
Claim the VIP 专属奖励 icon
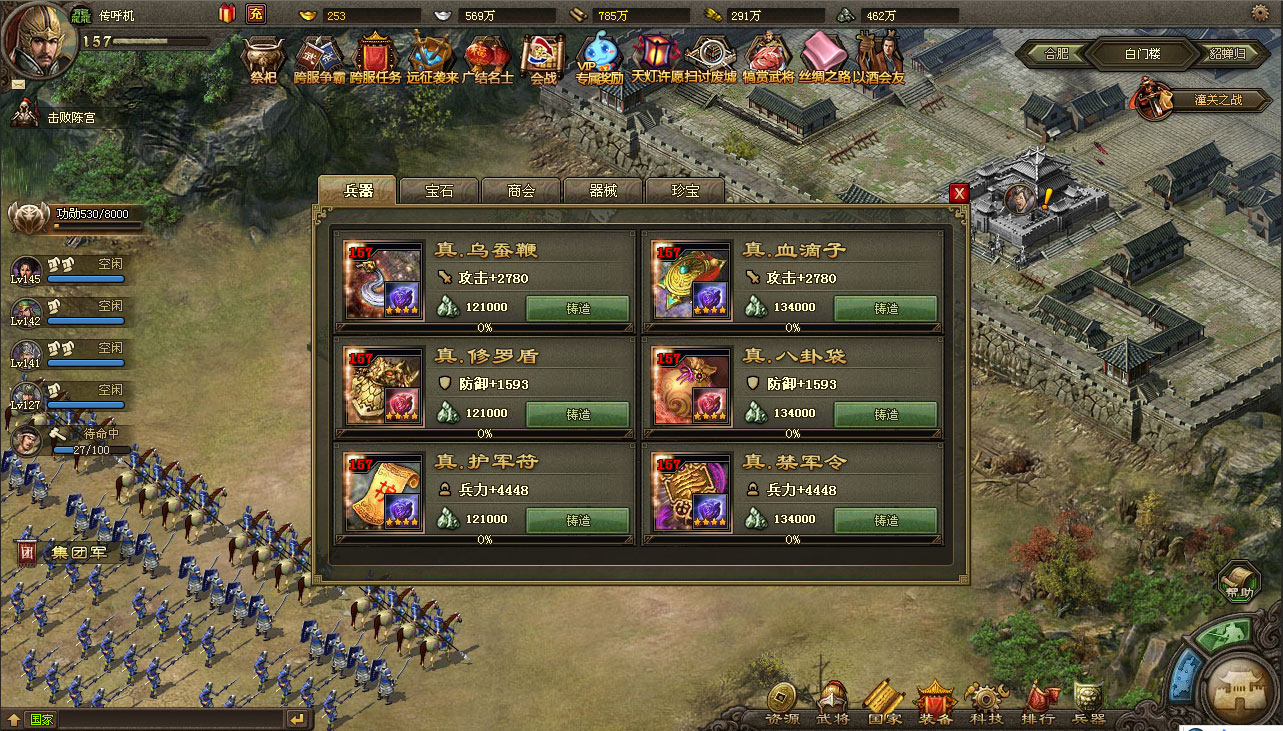point(600,58)
